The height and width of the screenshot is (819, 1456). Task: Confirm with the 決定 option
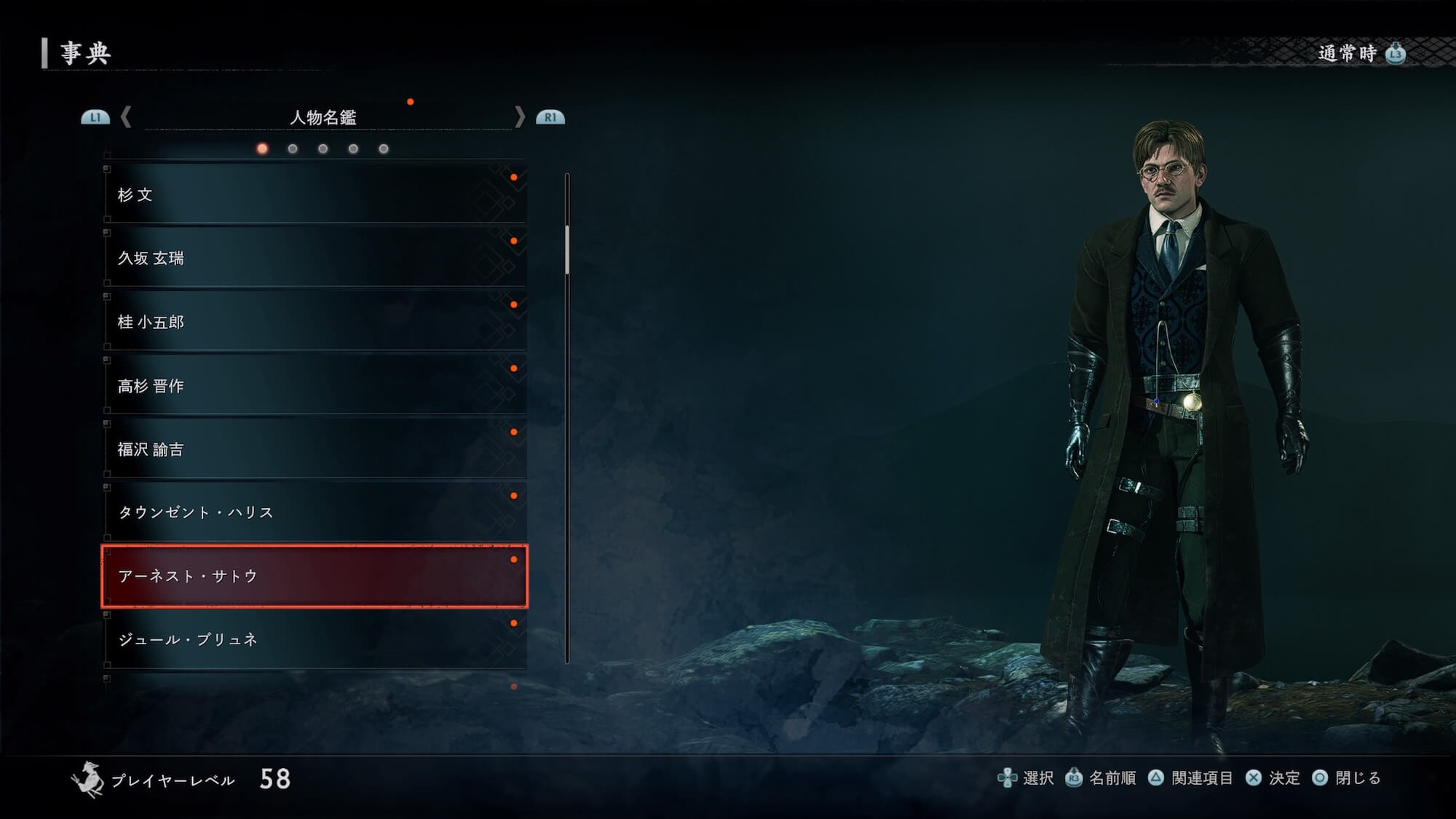coord(1273,778)
